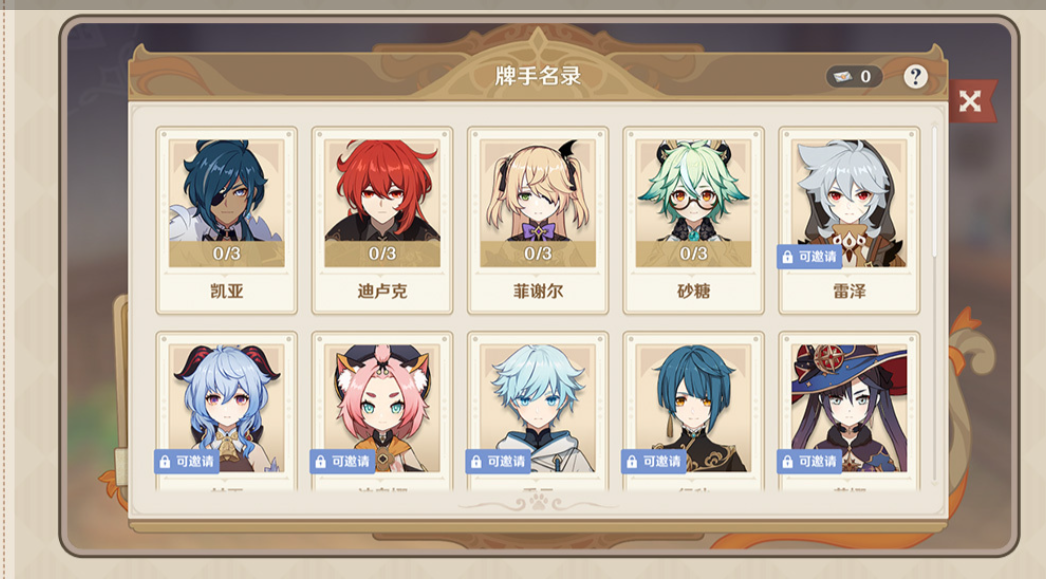Choose the blue-haired horned Ganyu card
The height and width of the screenshot is (579, 1046).
(227, 410)
